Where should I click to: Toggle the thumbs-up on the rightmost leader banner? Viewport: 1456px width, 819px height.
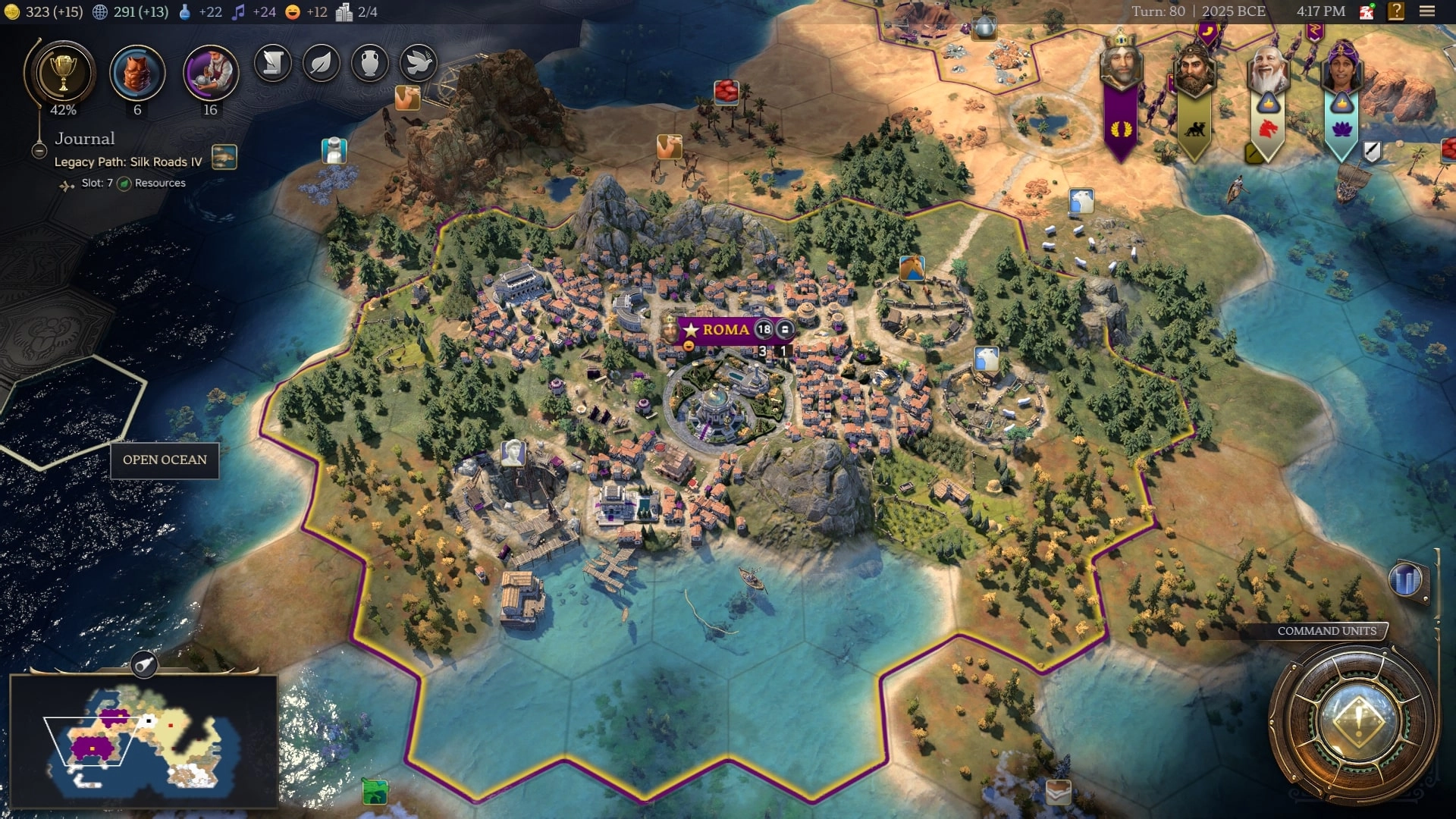point(1341,104)
